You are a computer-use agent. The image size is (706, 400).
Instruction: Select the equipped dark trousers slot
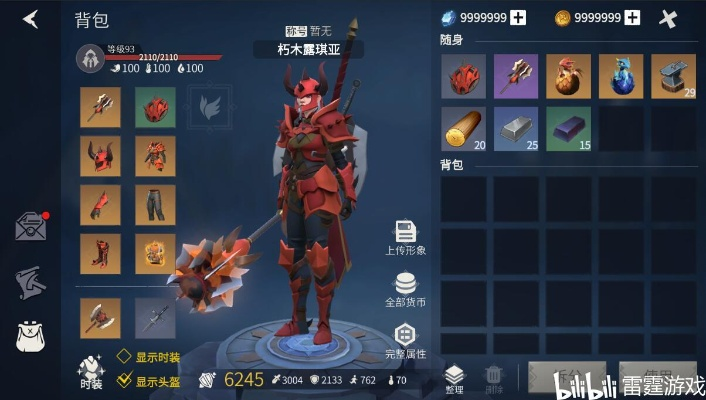pyautogui.click(x=155, y=205)
